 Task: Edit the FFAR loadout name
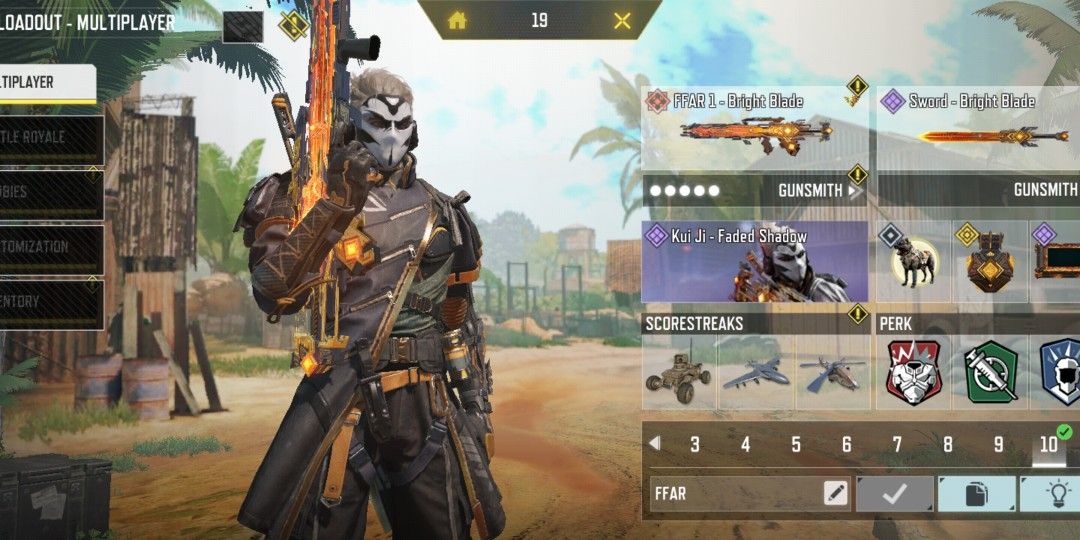click(x=835, y=493)
